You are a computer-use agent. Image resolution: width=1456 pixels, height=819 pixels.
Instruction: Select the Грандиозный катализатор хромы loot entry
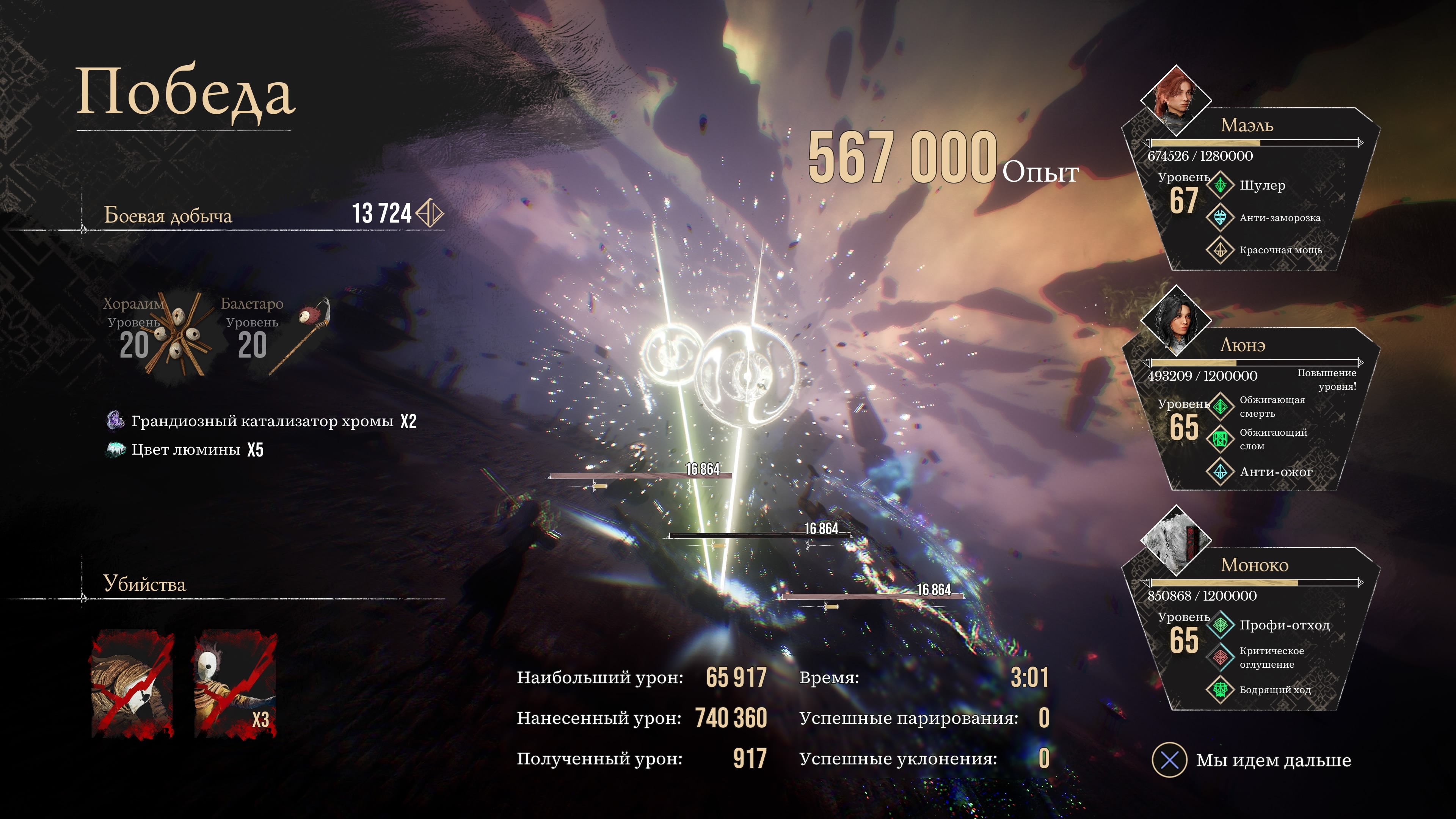pos(262,421)
